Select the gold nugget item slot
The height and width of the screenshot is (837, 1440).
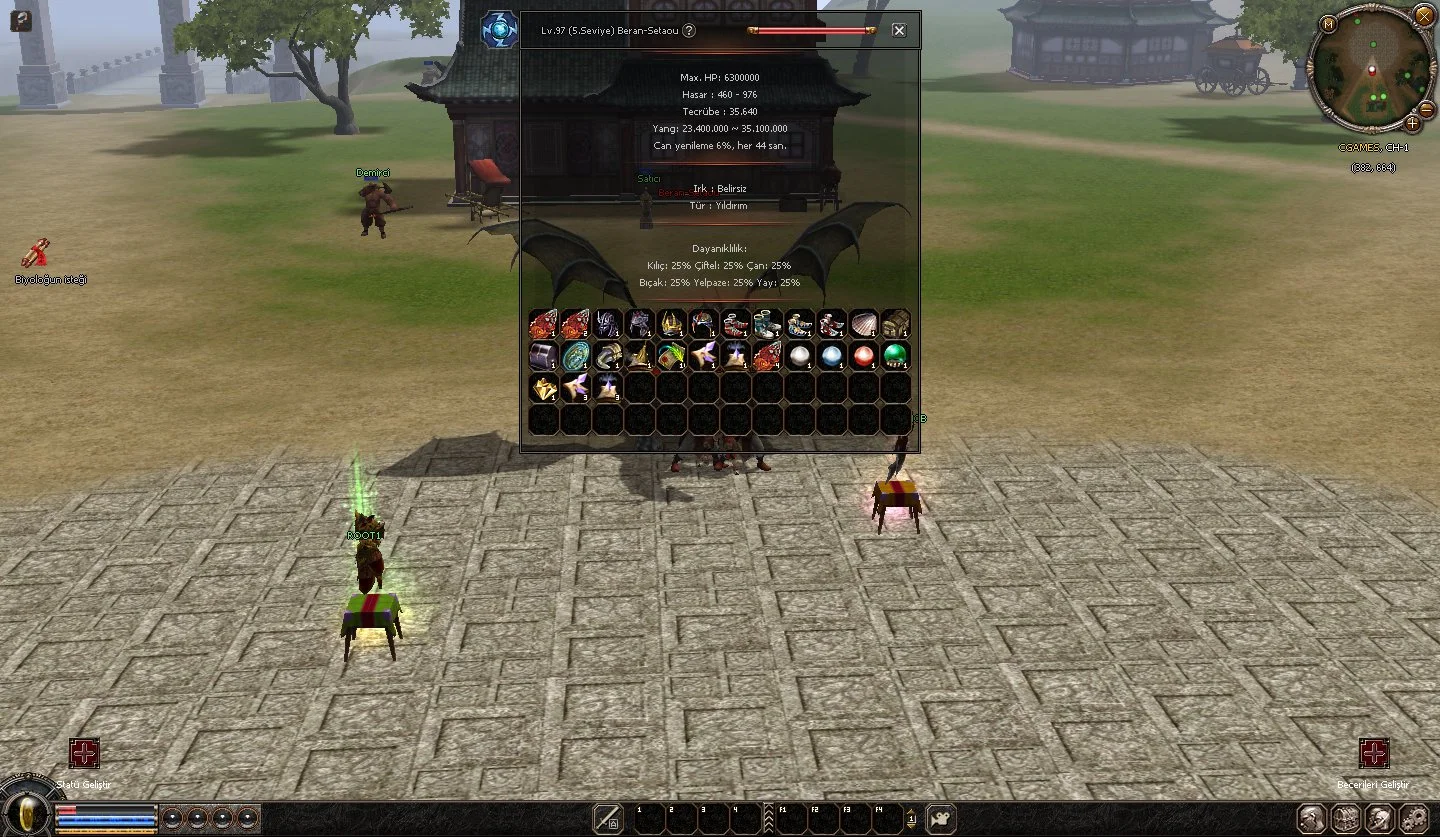pos(544,388)
